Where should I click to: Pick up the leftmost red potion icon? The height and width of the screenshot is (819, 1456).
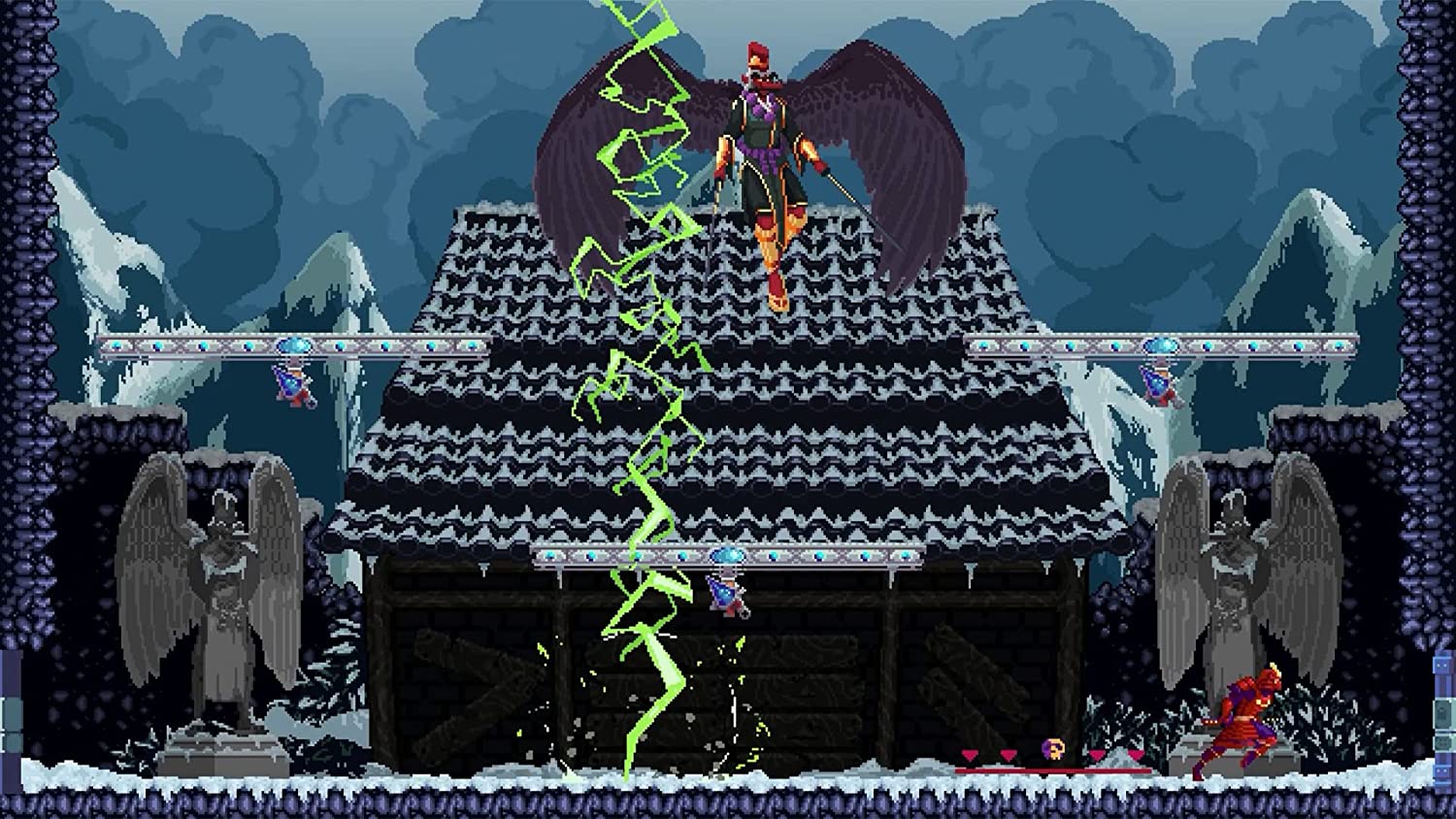coord(970,755)
